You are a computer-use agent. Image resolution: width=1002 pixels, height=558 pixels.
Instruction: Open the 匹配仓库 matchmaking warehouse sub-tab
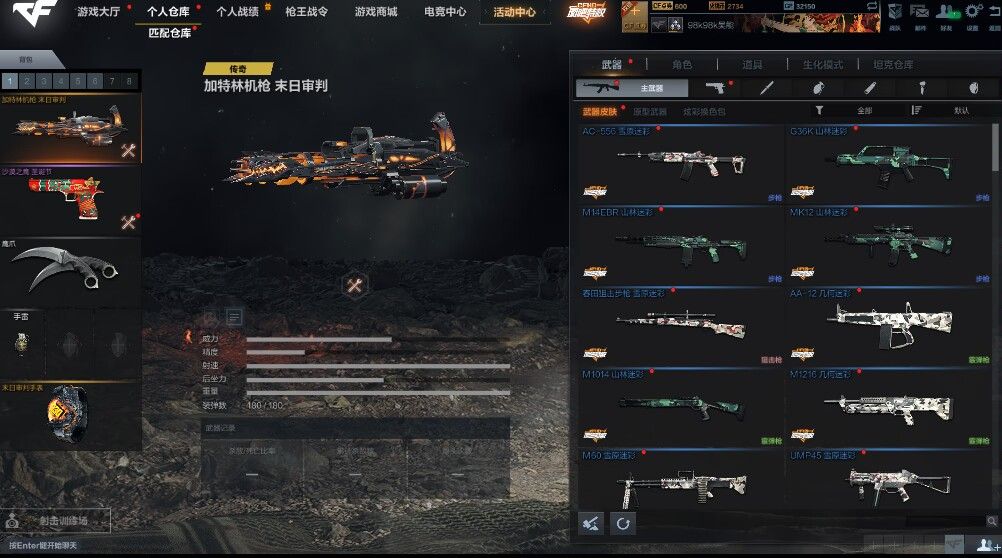point(170,33)
